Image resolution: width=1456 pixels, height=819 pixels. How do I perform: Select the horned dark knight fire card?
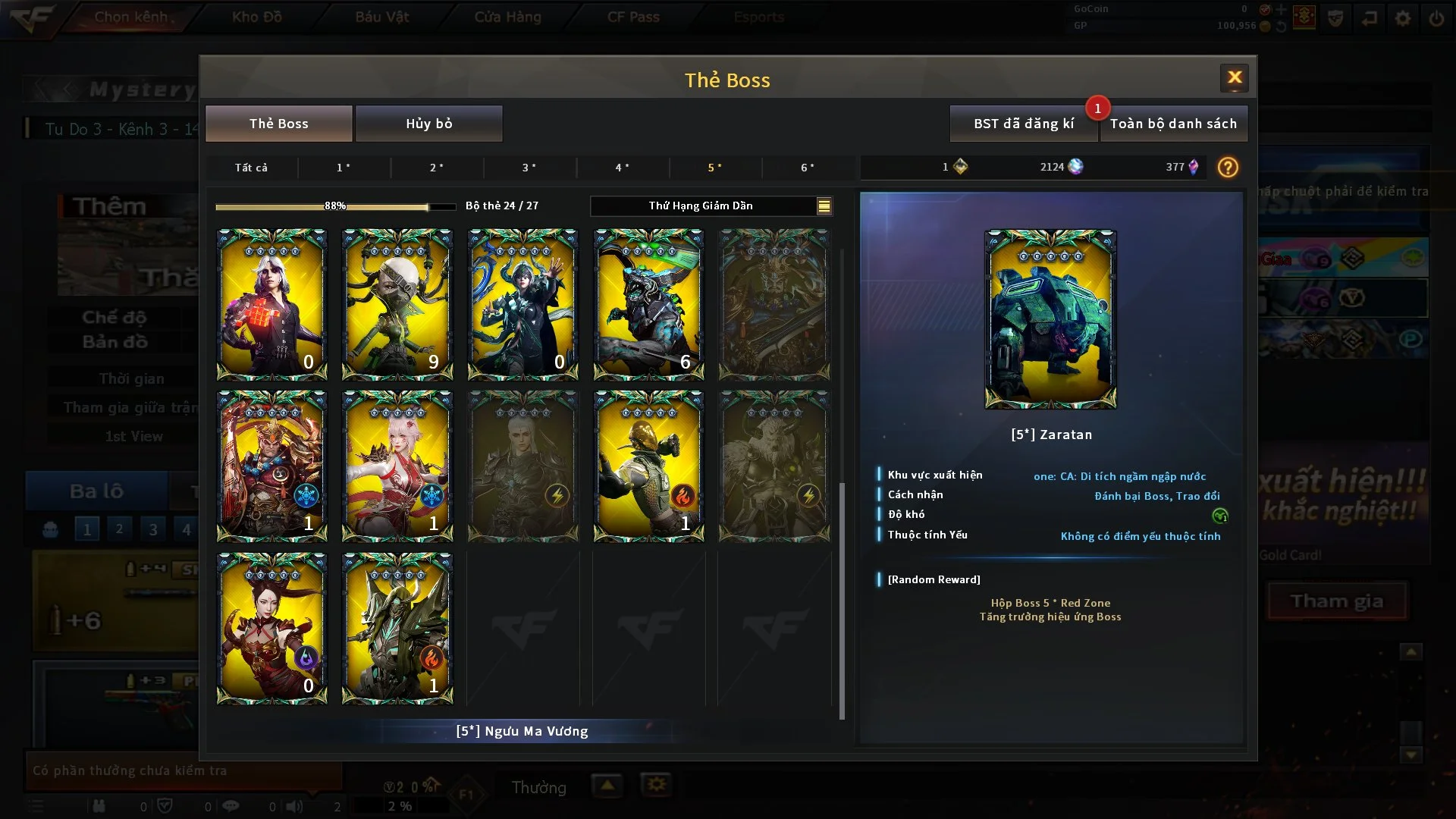(x=397, y=628)
